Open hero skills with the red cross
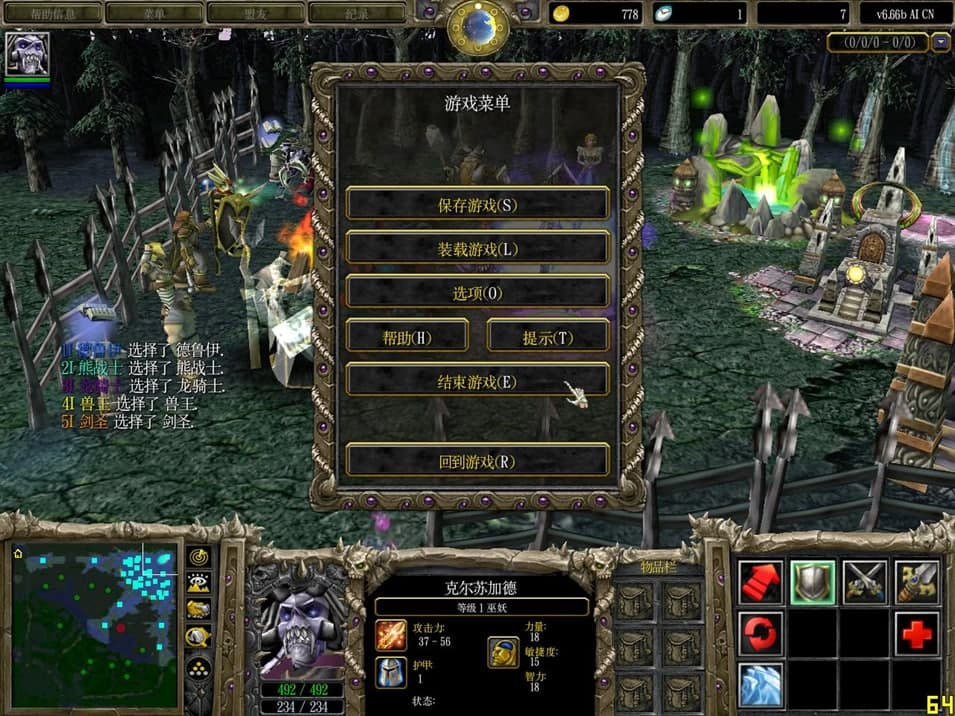The height and width of the screenshot is (716, 955). [916, 634]
